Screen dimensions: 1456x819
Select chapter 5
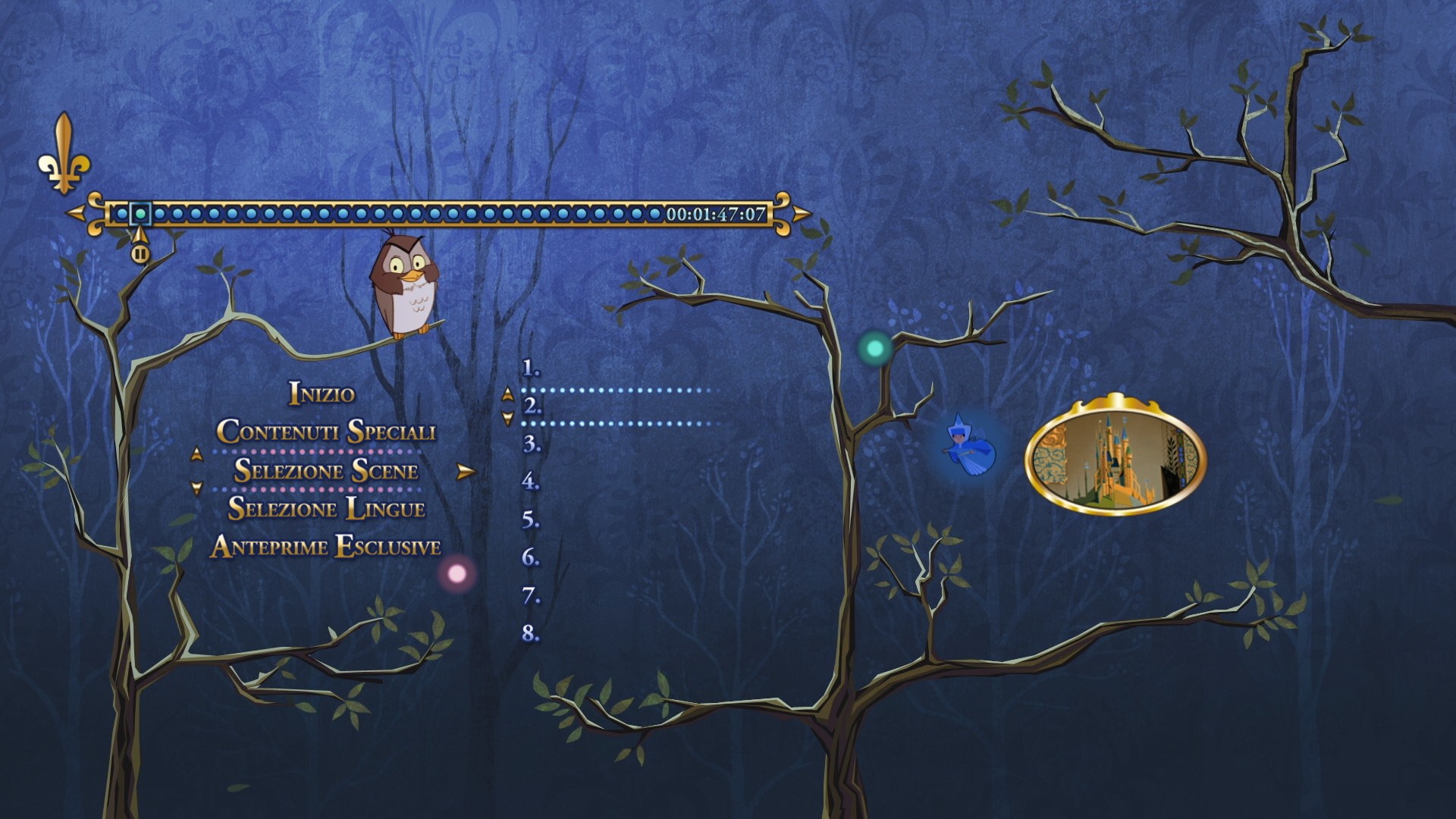(531, 520)
